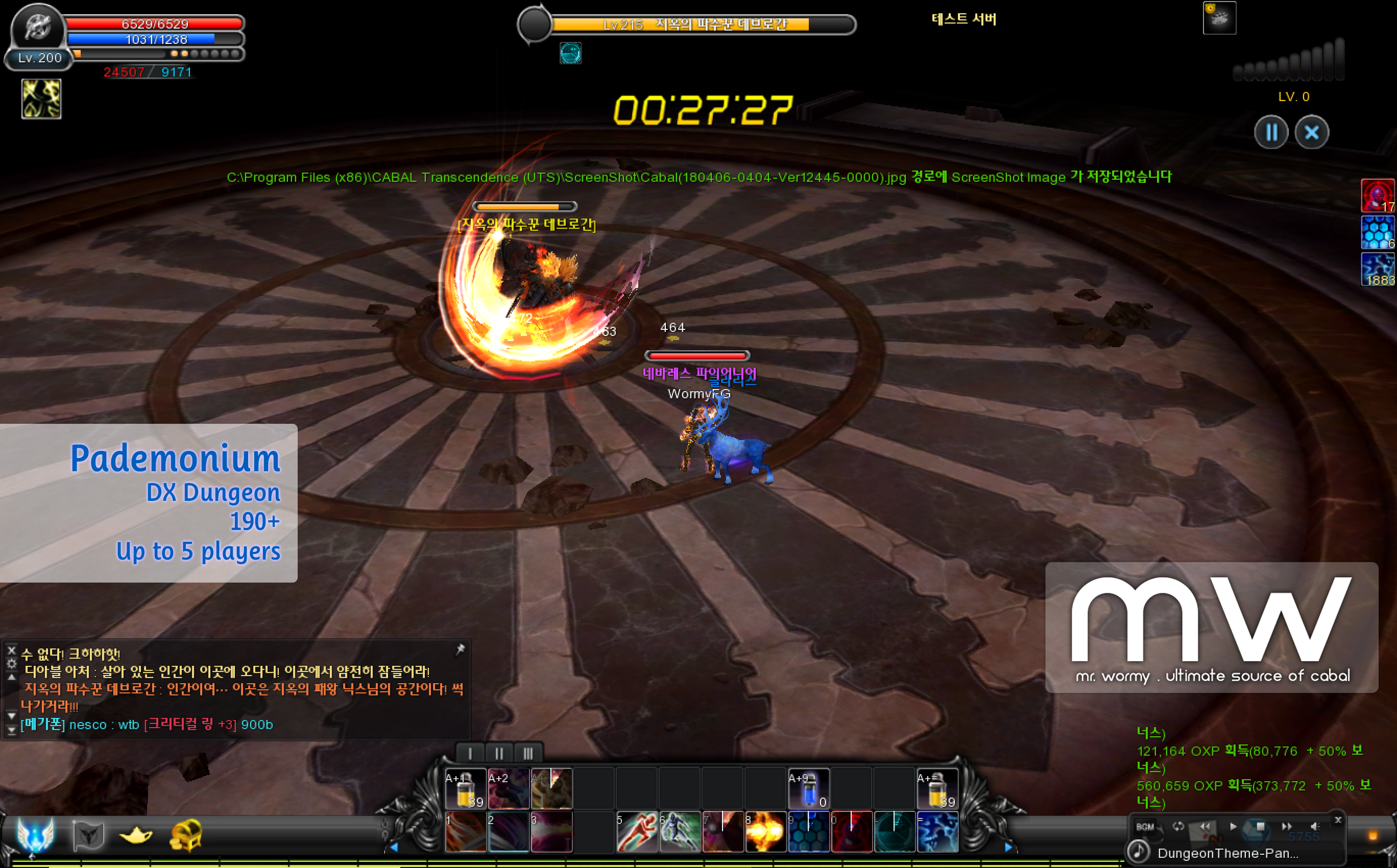Pin the chat window

click(461, 649)
